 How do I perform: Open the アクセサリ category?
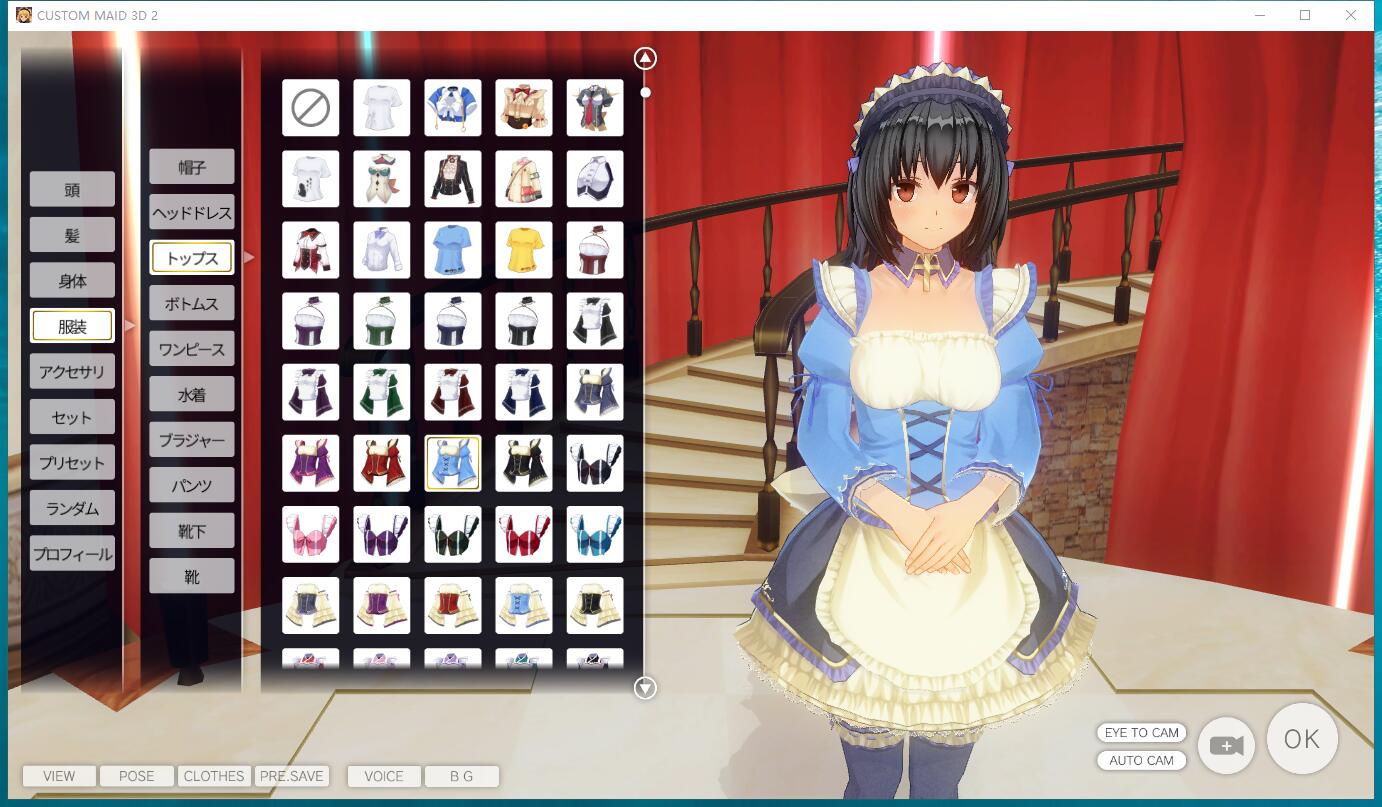[72, 372]
